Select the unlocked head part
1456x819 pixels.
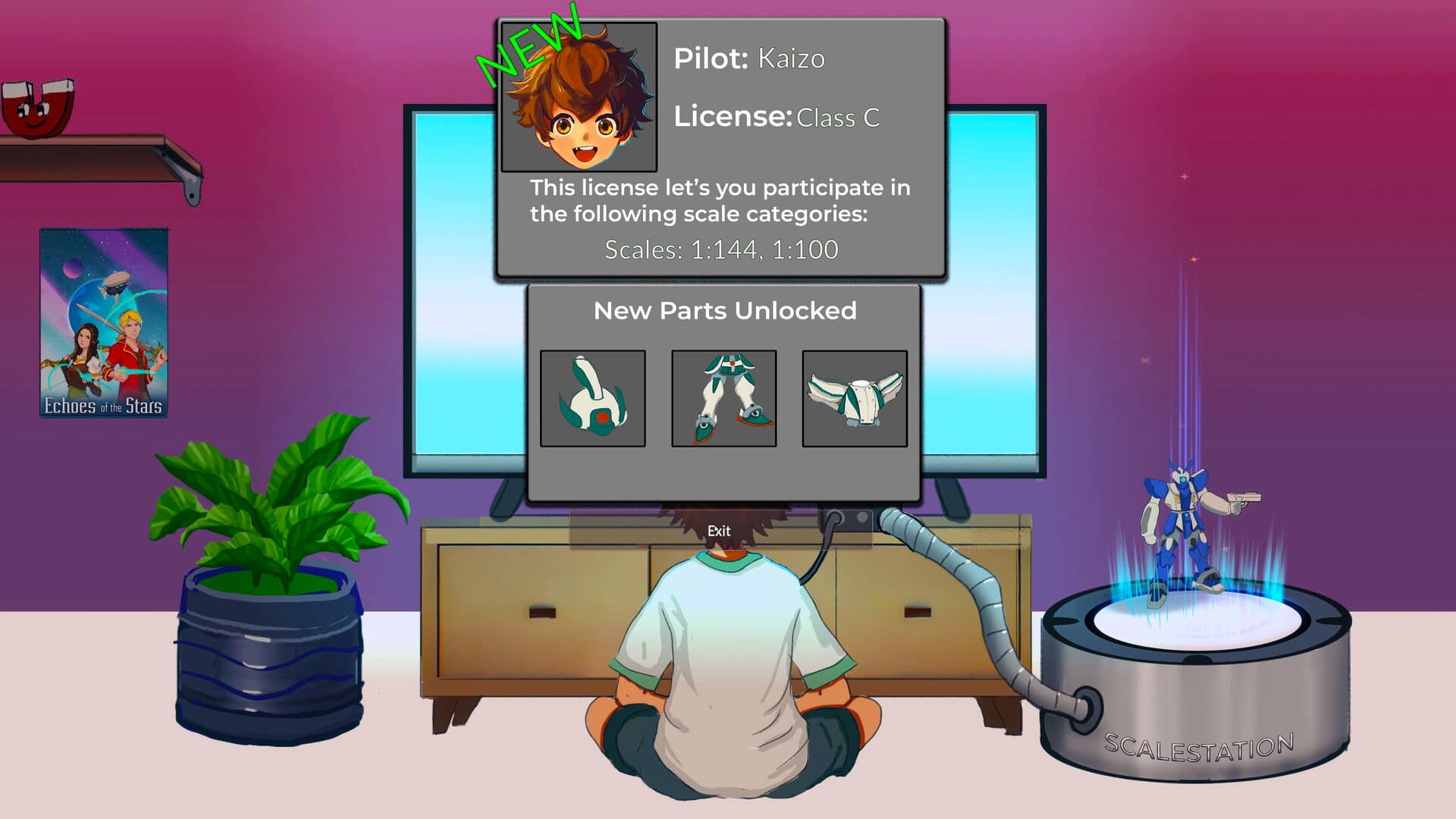pyautogui.click(x=593, y=398)
